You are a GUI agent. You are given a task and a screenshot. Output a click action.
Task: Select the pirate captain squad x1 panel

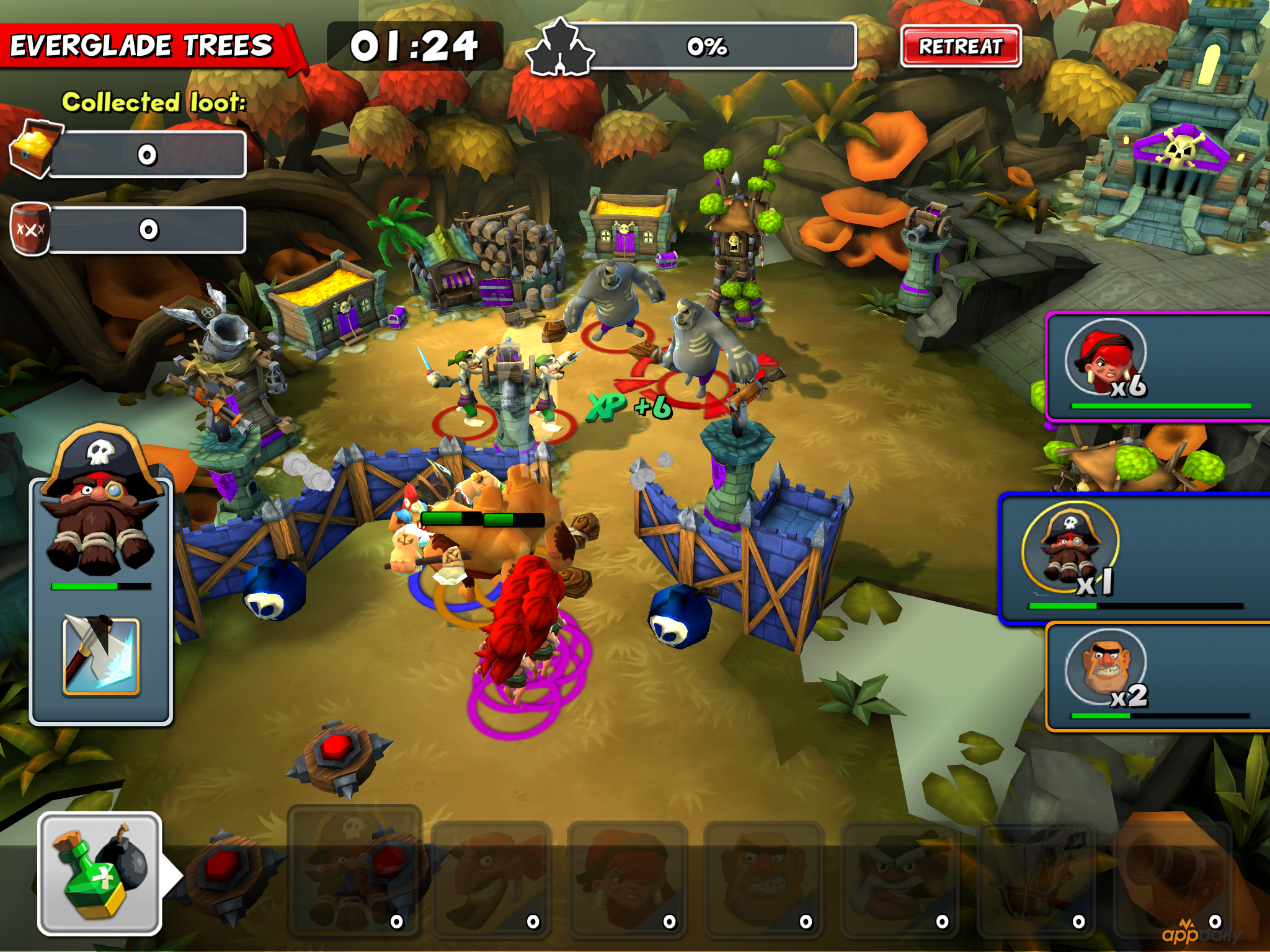coord(1134,558)
